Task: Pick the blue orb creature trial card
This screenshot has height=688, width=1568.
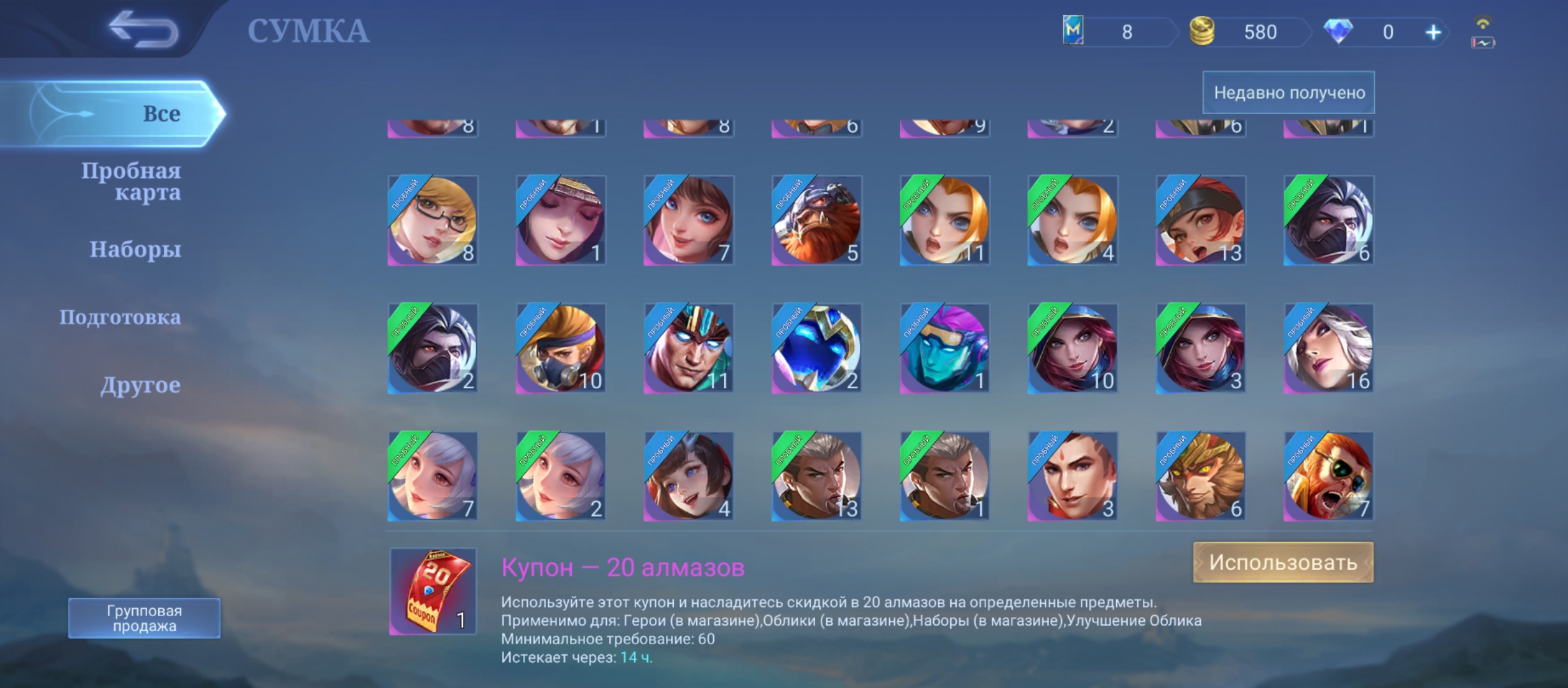Action: 817,348
